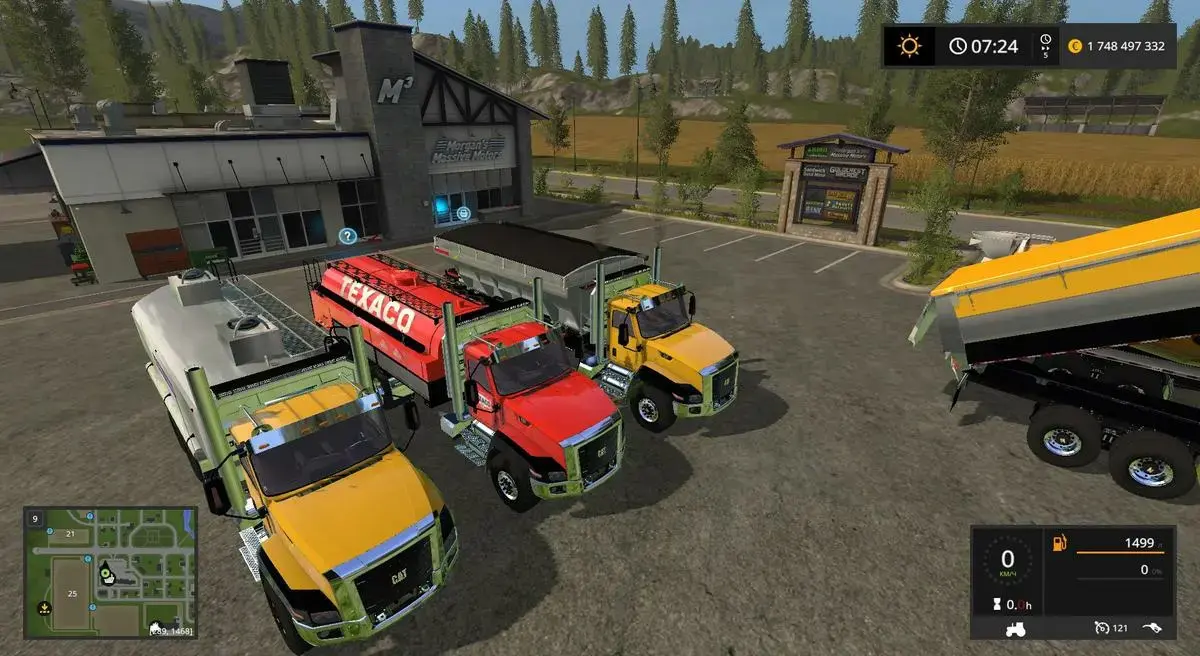Select the green player marker on minimap

[105, 574]
